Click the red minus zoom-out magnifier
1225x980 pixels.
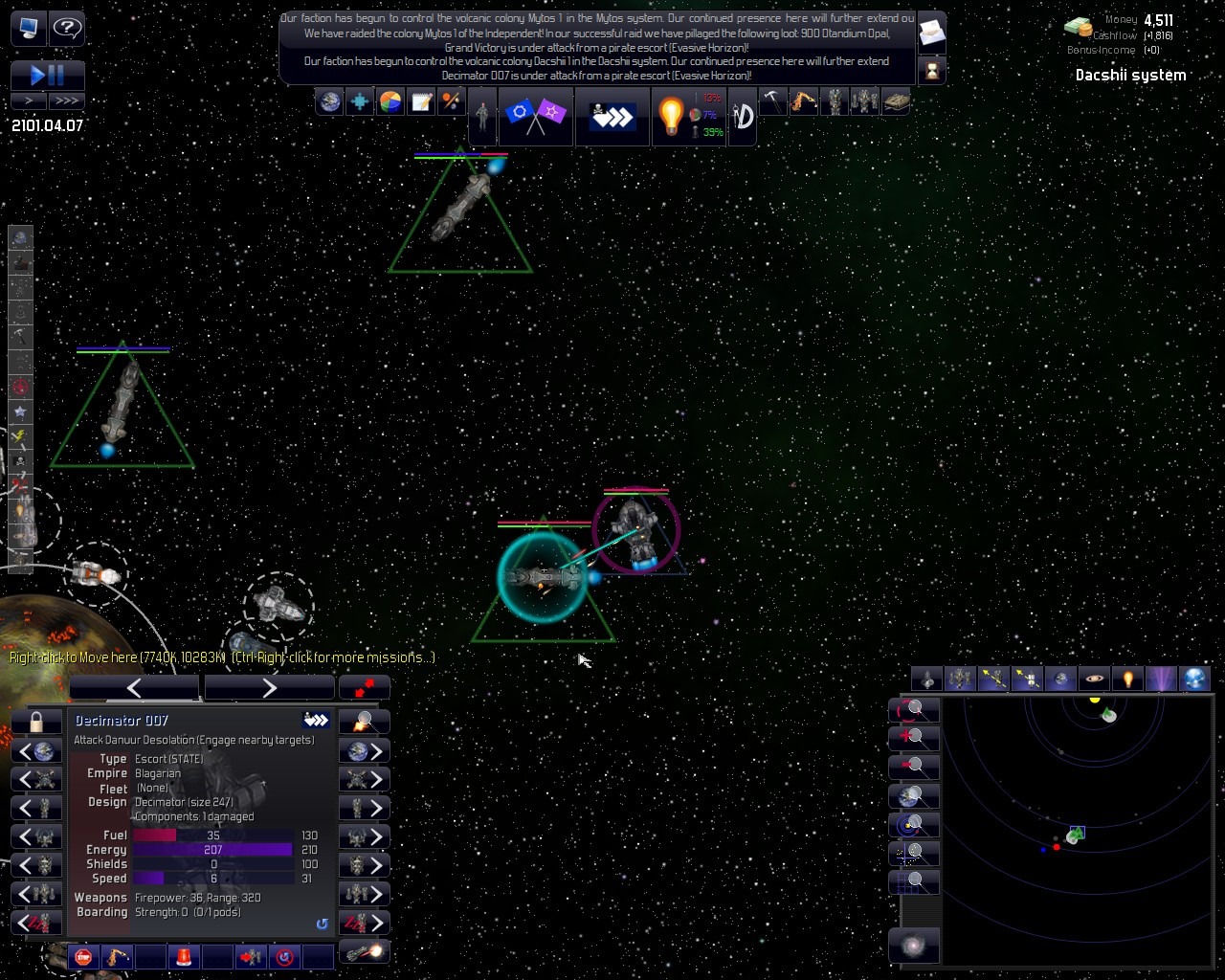click(913, 766)
